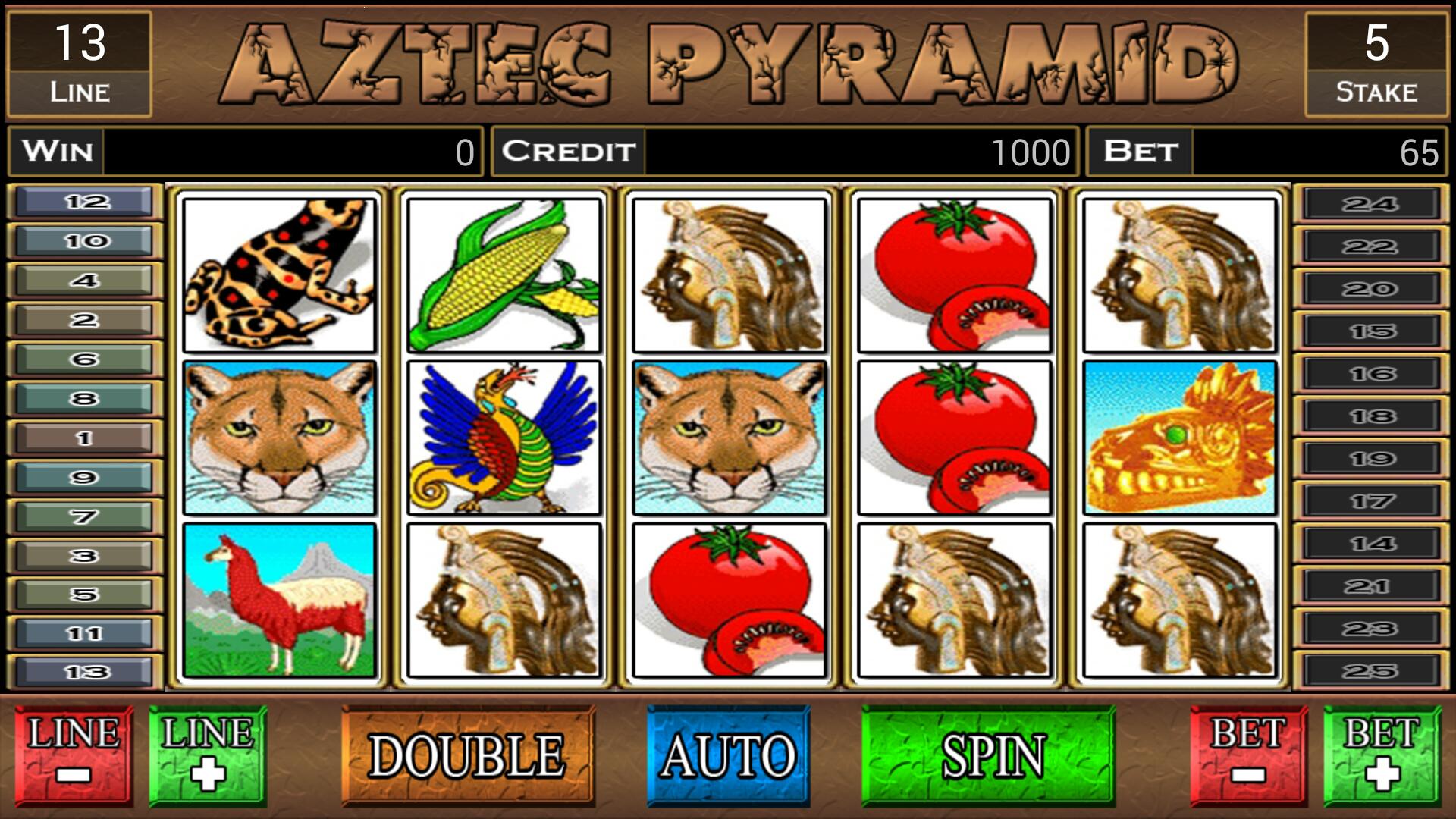Increase lines with the LINE plus button
This screenshot has width=1456, height=819.
[x=206, y=755]
